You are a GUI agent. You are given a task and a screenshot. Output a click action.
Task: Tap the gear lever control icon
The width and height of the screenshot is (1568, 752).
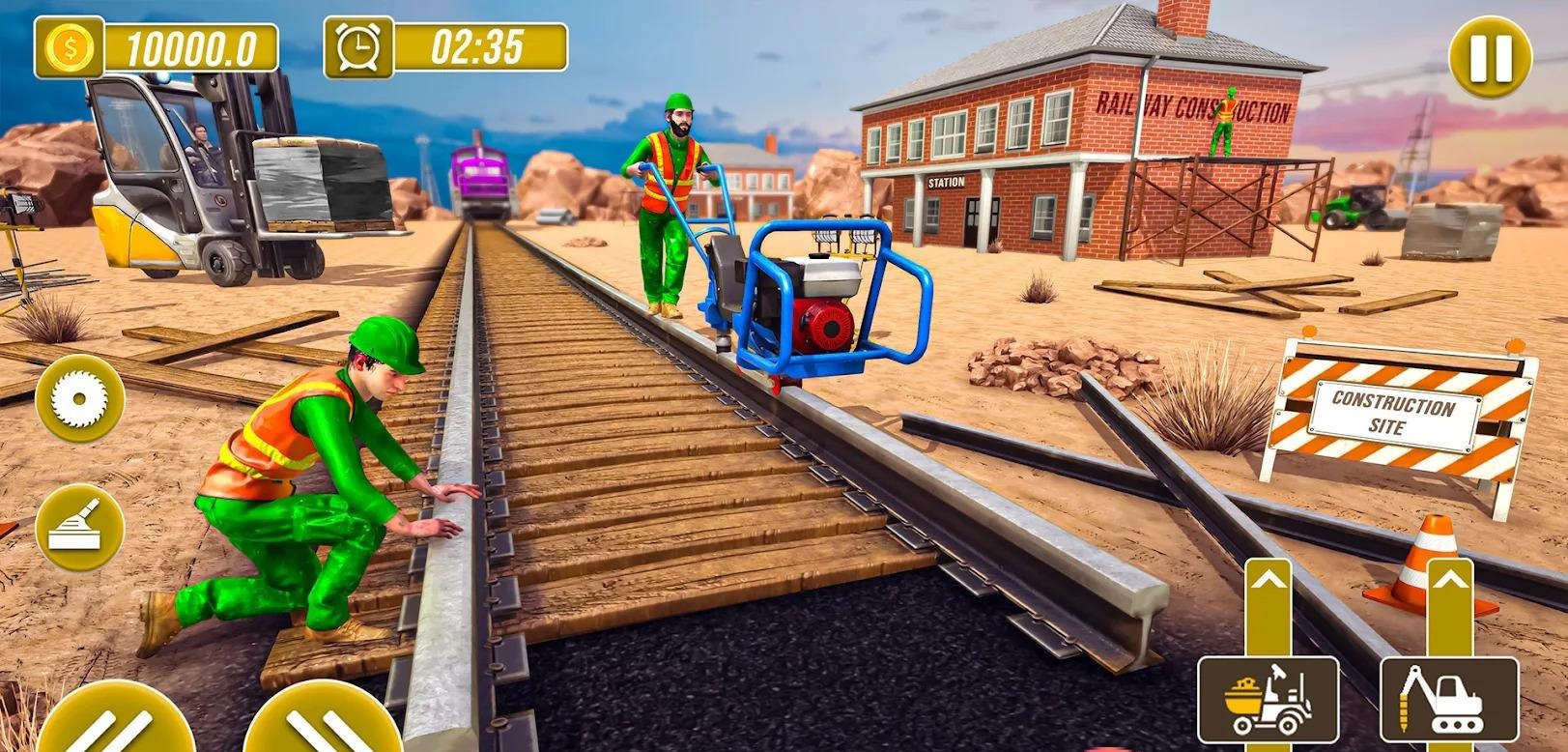coord(79,527)
